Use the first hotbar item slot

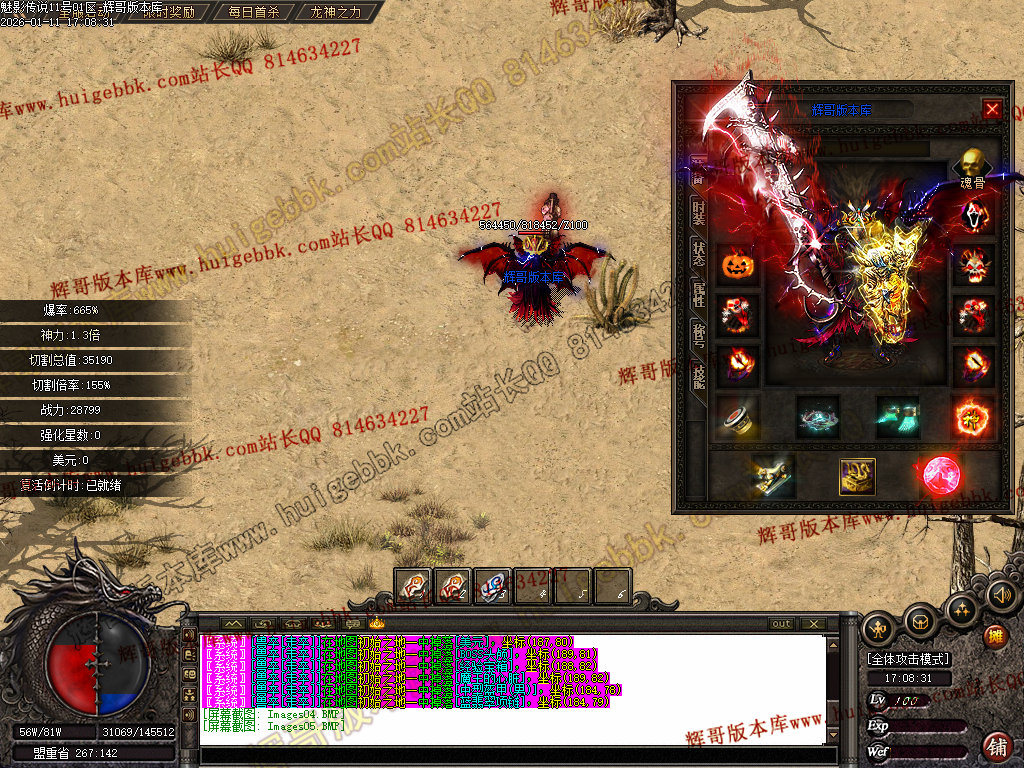413,587
